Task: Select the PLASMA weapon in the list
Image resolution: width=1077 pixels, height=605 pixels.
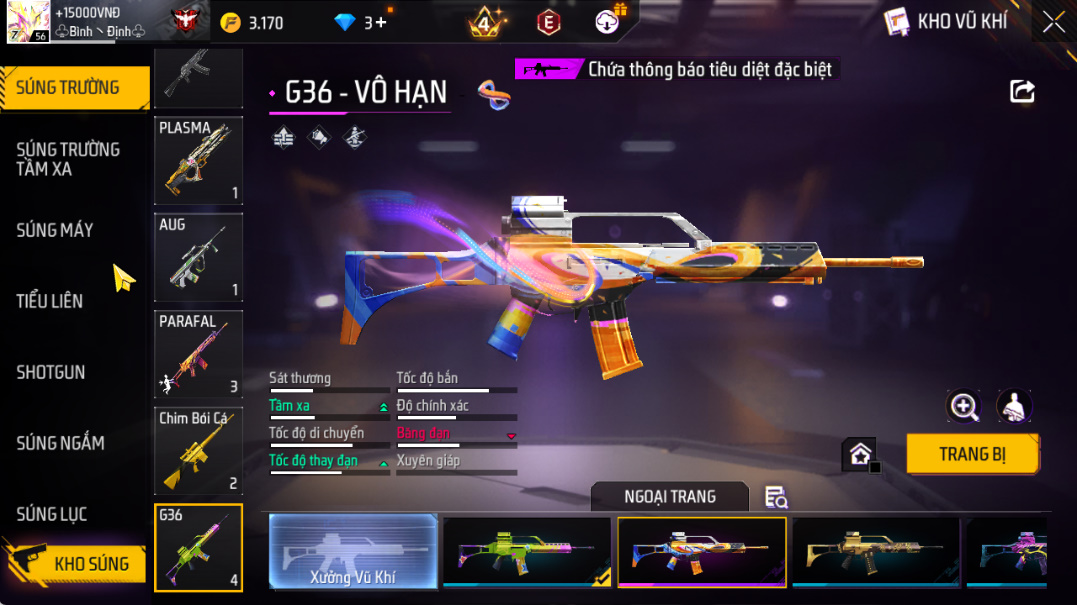Action: pyautogui.click(x=198, y=161)
